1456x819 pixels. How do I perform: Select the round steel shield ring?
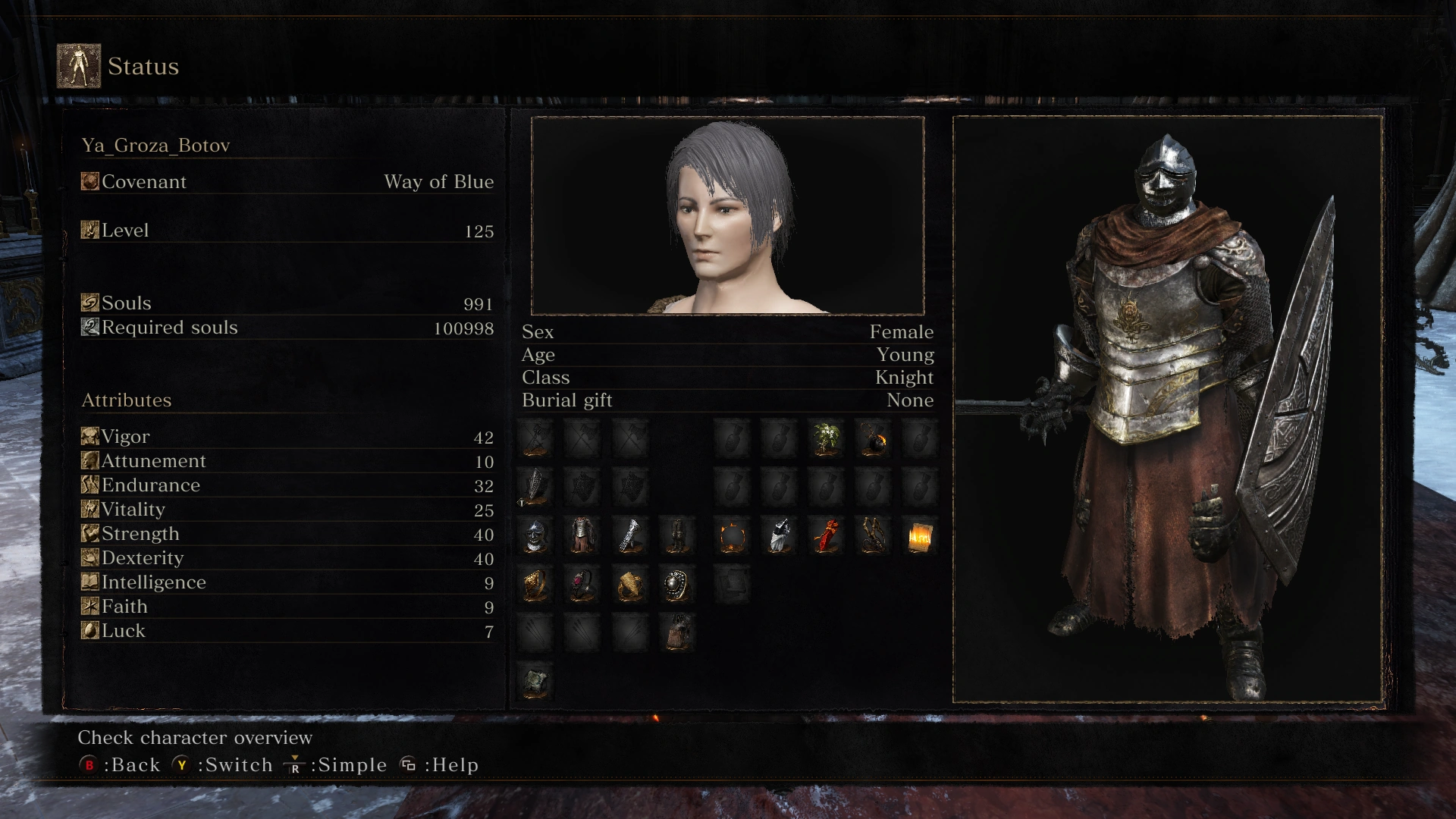pyautogui.click(x=676, y=585)
